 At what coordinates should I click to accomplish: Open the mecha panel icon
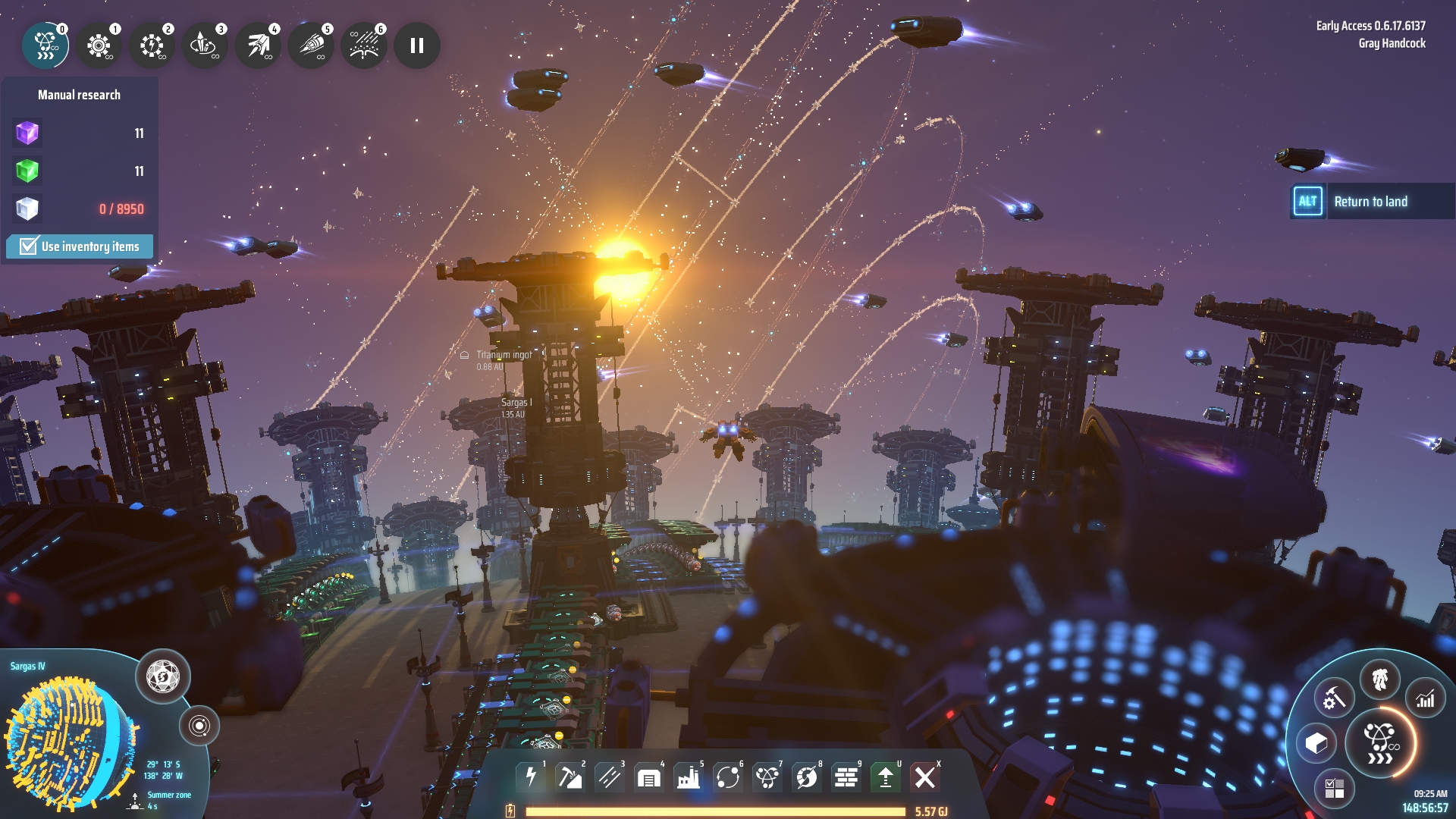[1379, 679]
